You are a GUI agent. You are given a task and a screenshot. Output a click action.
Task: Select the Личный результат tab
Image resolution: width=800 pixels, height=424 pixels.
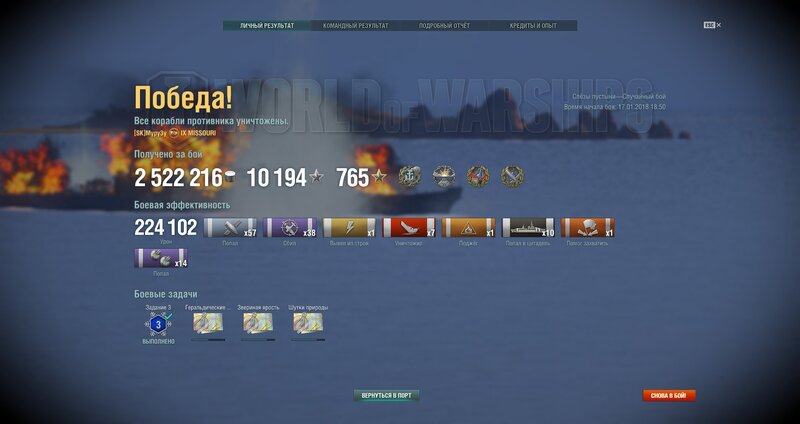point(267,26)
